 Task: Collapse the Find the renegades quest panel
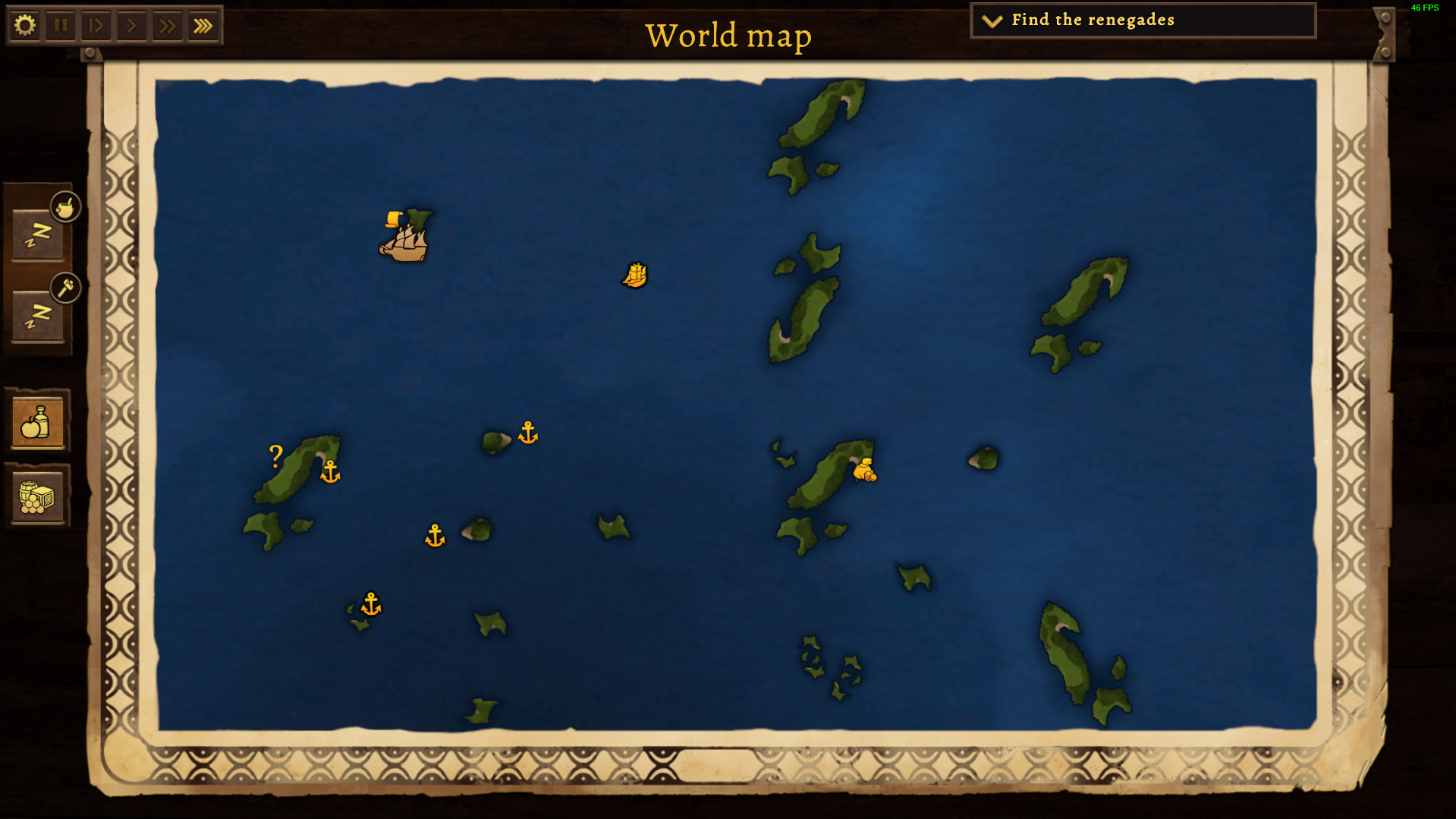point(990,21)
